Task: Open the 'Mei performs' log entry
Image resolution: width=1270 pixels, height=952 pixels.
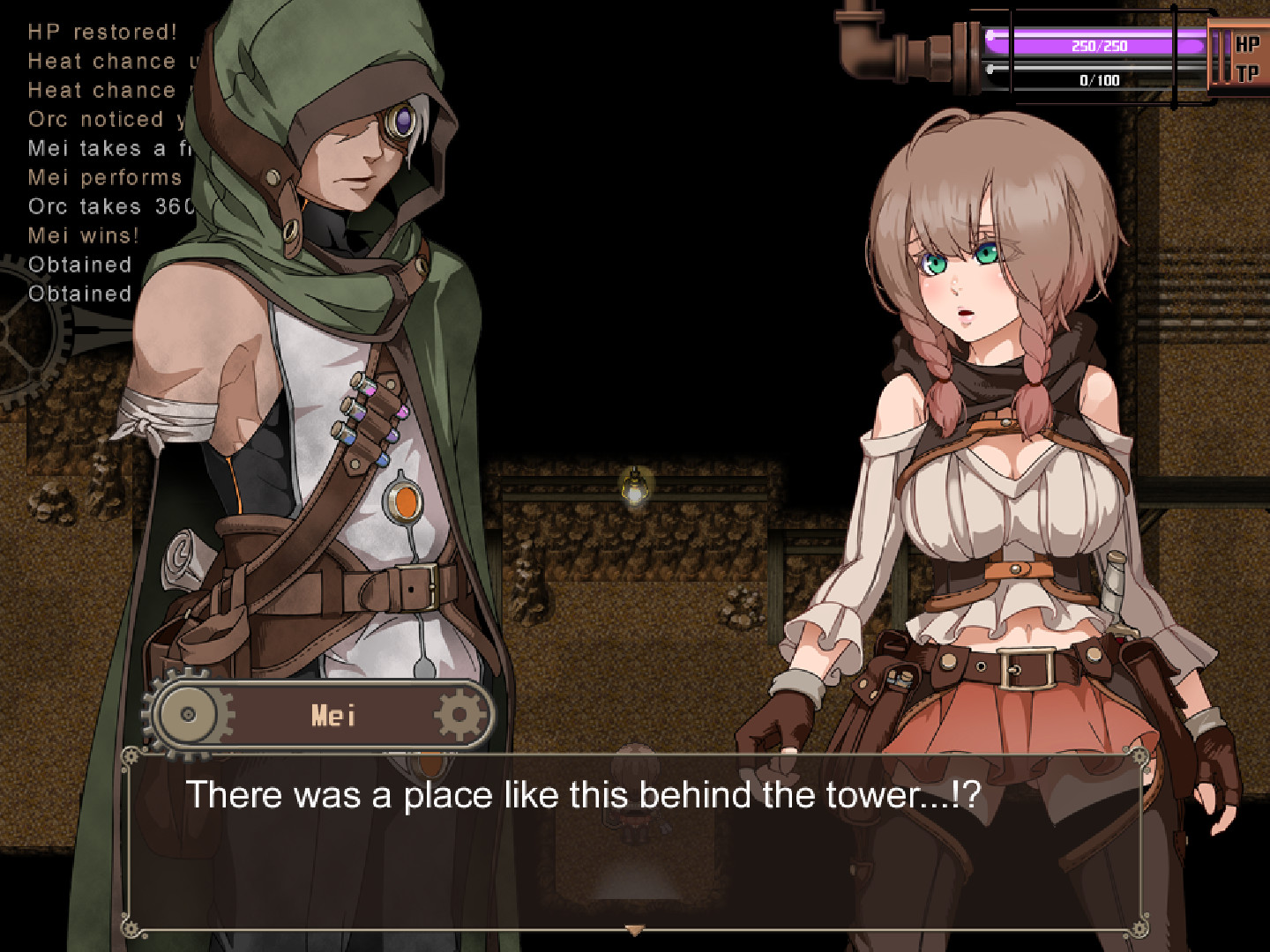Action: [x=104, y=178]
